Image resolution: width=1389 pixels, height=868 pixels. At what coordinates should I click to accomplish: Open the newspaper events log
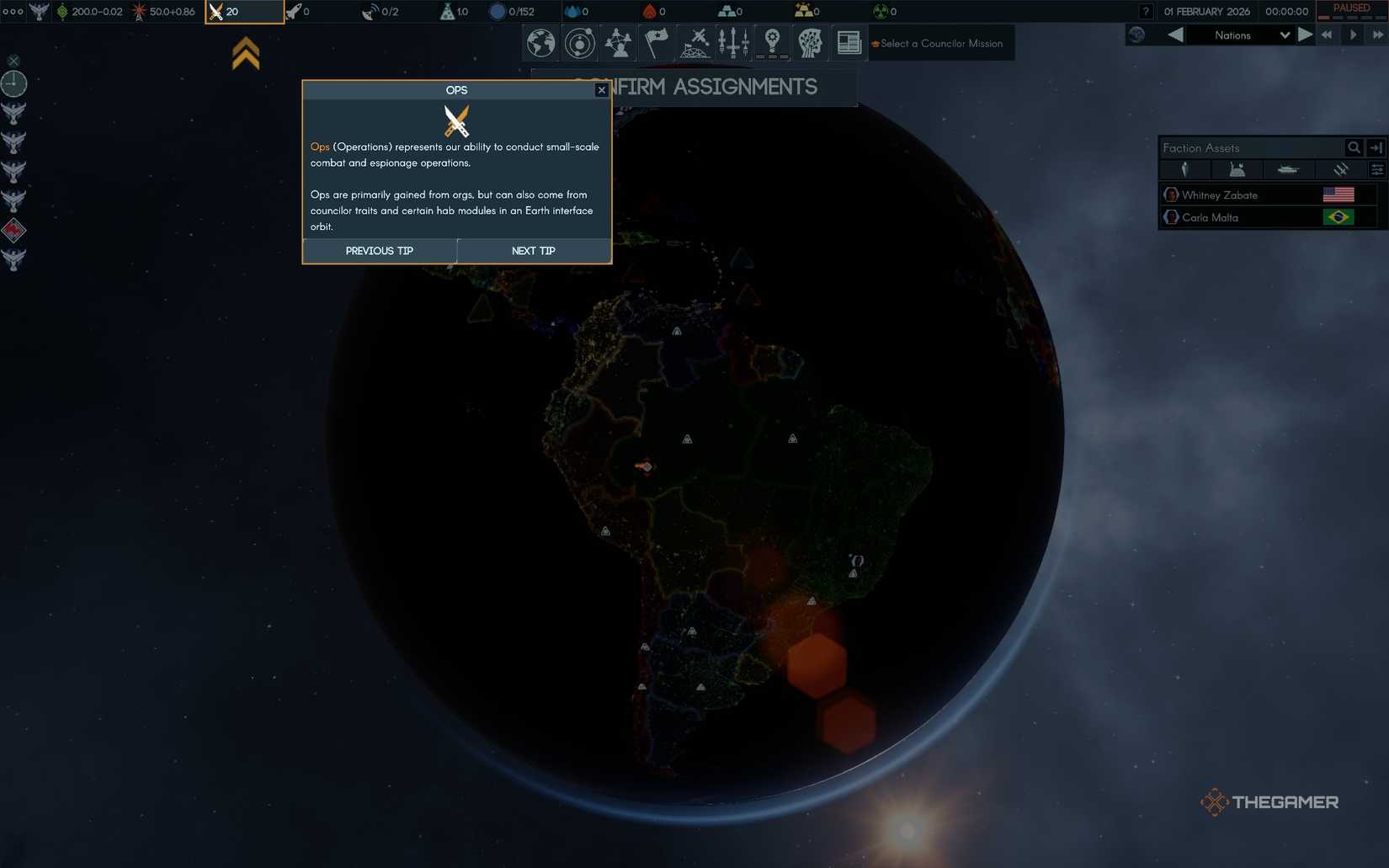(848, 42)
